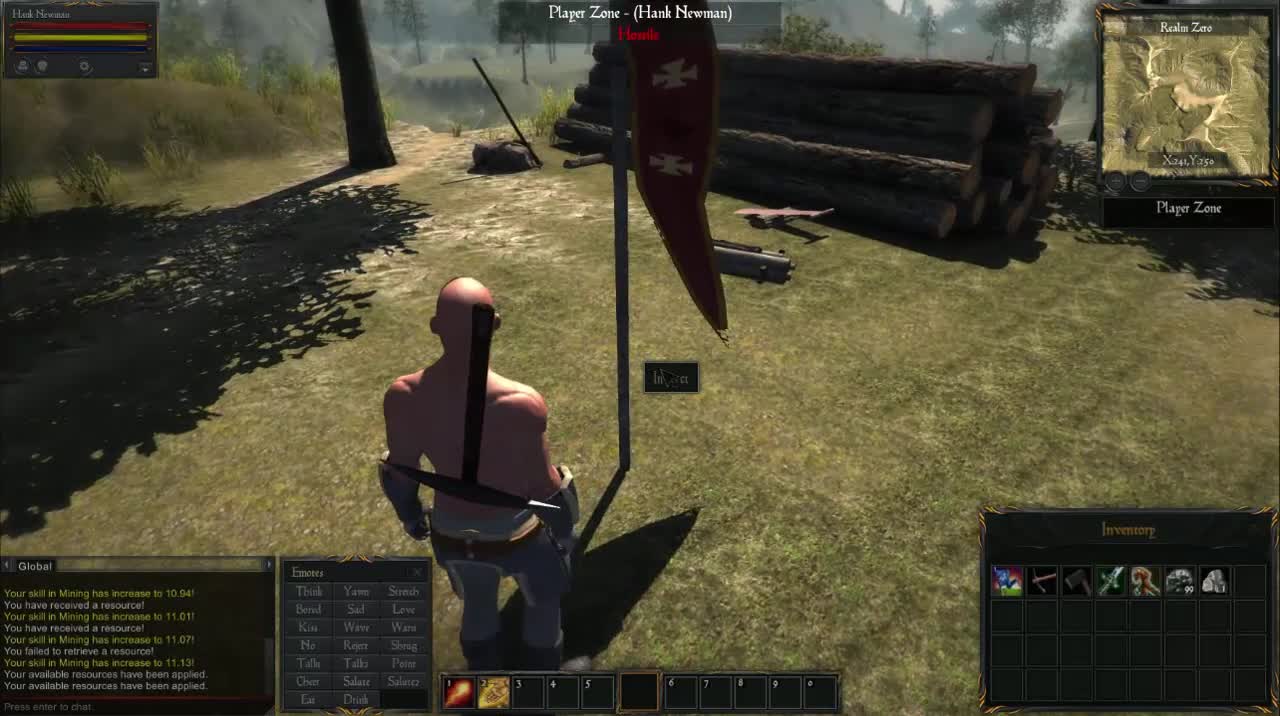1280x716 pixels.
Task: Select the Stretch emote
Action: pyautogui.click(x=404, y=591)
